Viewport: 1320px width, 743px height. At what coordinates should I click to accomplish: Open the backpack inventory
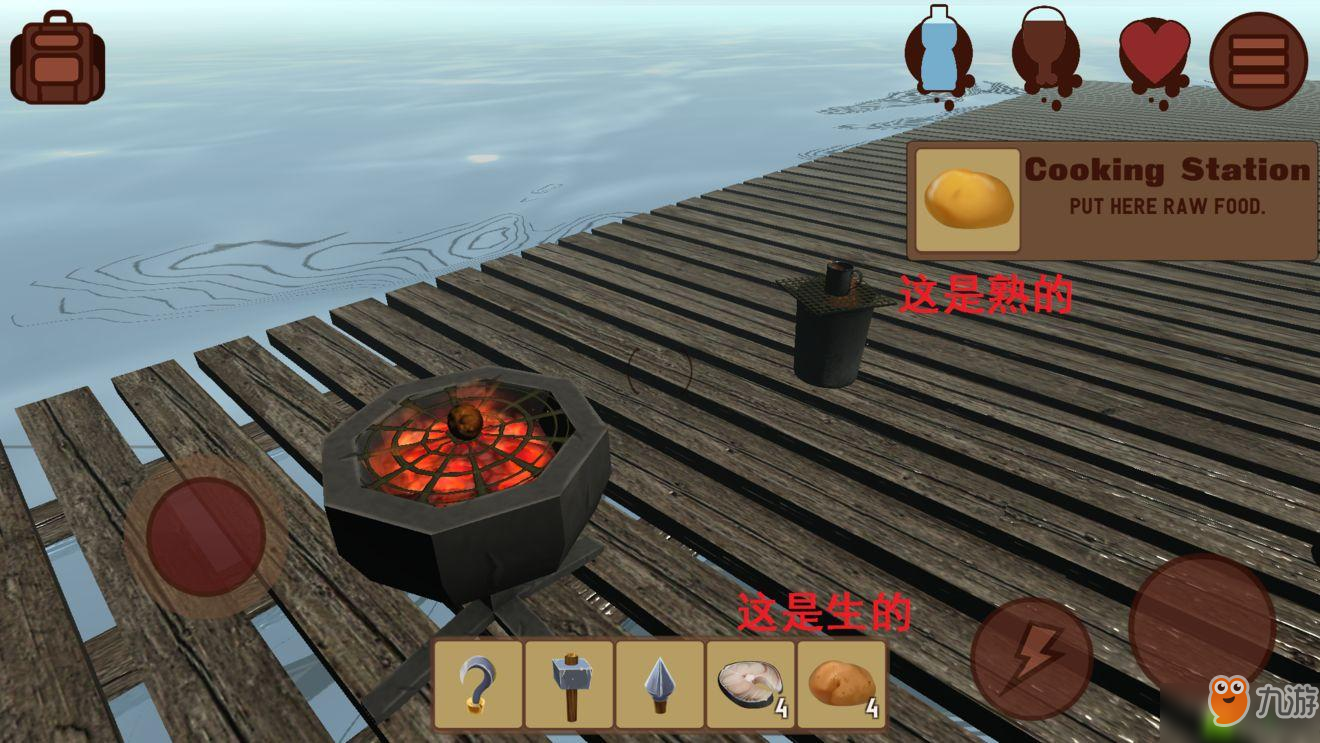tap(57, 58)
